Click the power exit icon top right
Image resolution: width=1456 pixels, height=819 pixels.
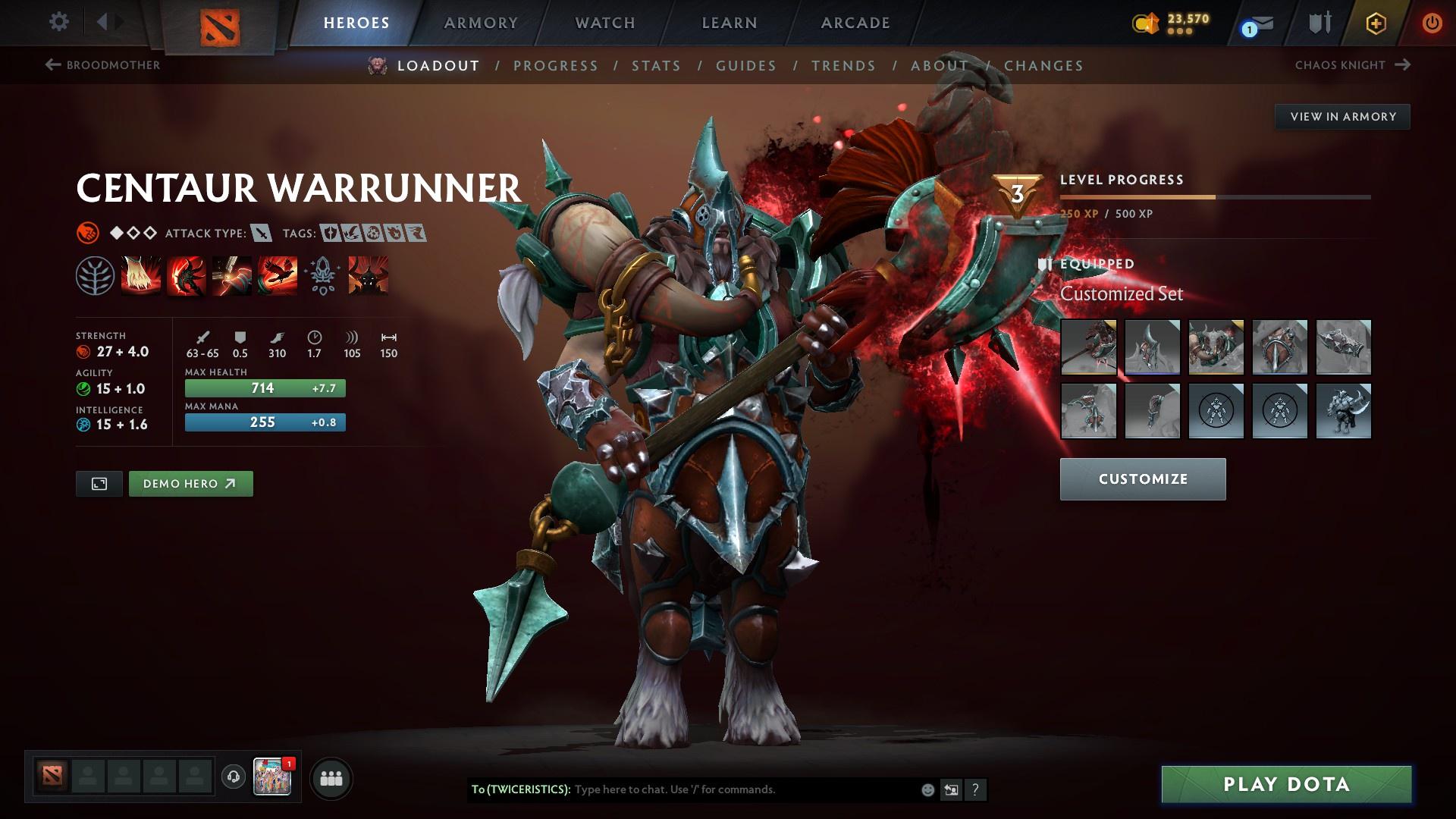tap(1432, 23)
